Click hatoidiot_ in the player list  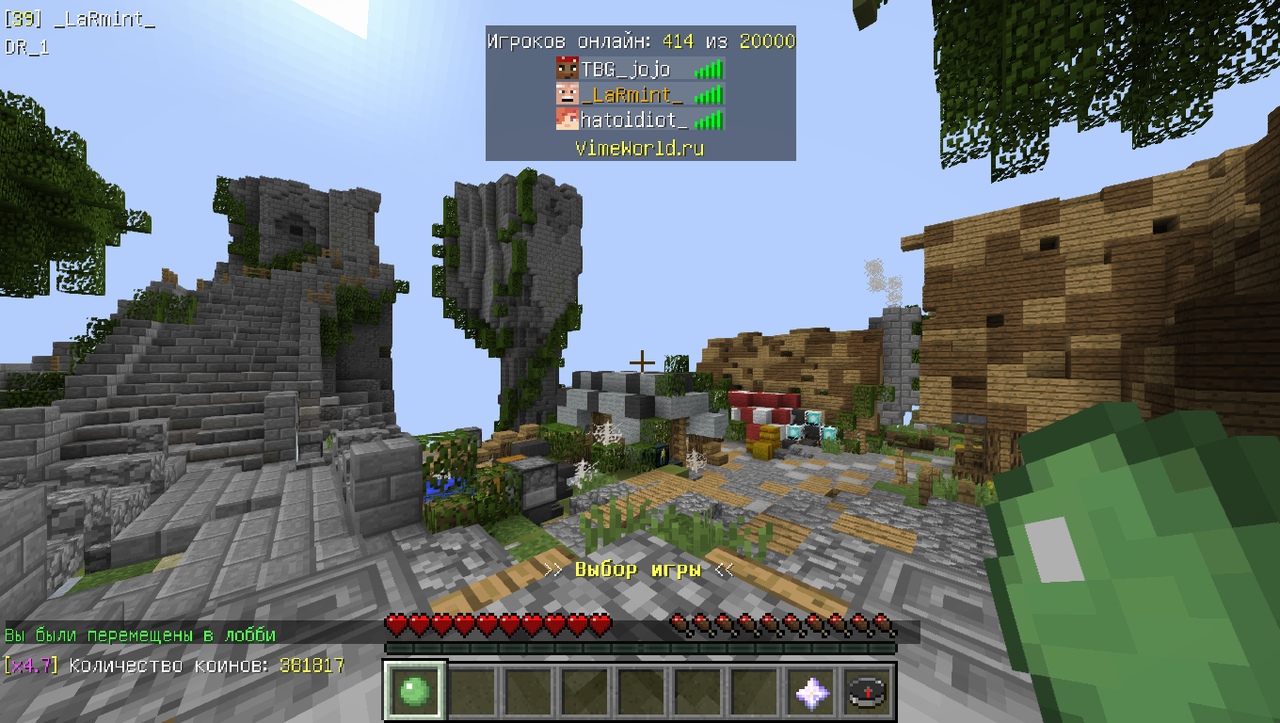(x=634, y=120)
